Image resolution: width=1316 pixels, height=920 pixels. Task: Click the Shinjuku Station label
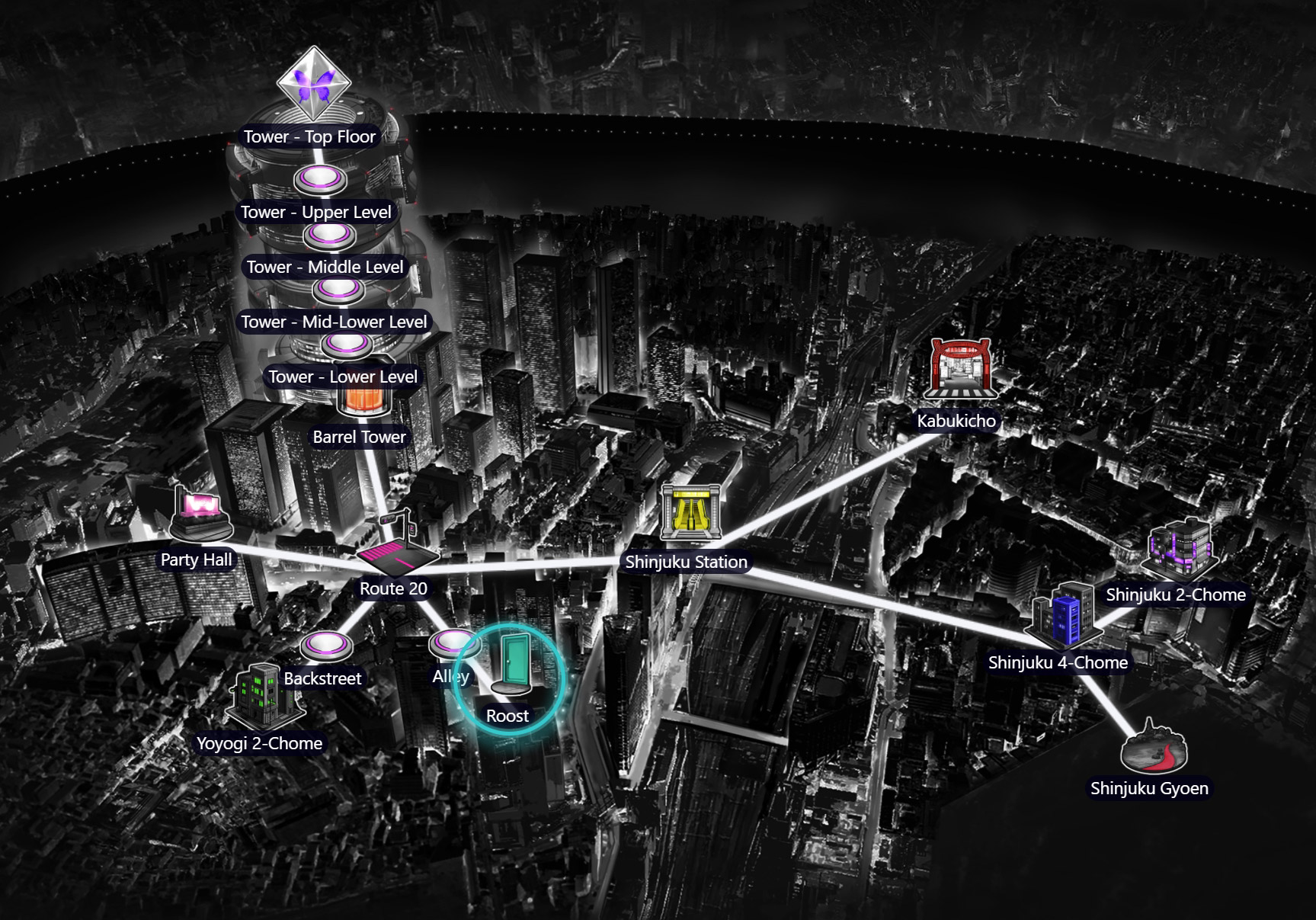click(687, 562)
